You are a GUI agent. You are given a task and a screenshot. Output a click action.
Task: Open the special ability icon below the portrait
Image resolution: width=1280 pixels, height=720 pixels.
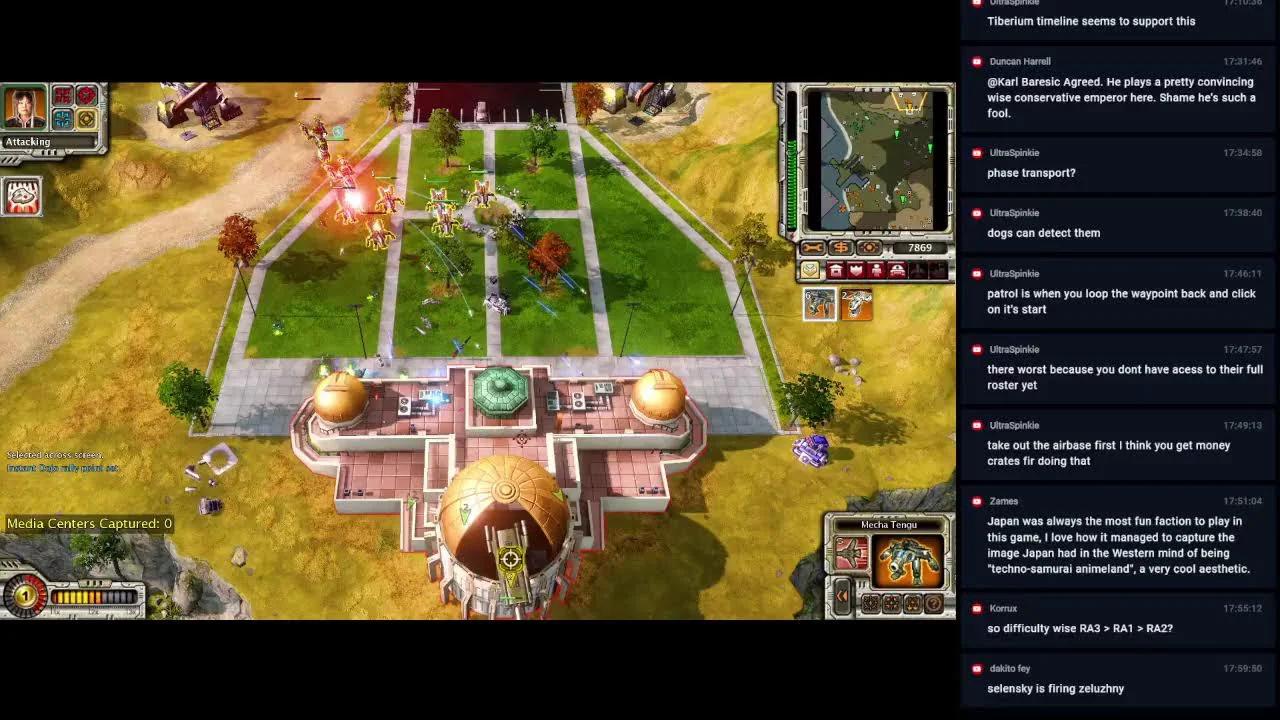point(22,197)
